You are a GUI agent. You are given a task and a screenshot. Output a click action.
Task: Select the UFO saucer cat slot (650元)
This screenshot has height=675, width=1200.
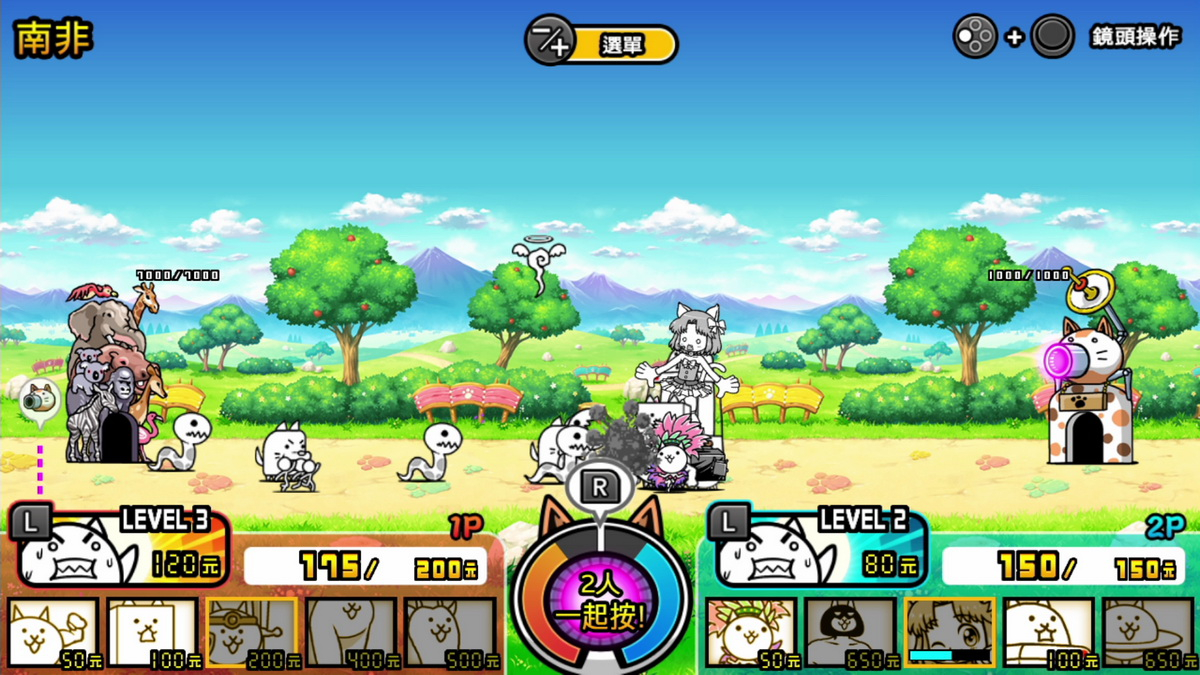tap(1148, 632)
